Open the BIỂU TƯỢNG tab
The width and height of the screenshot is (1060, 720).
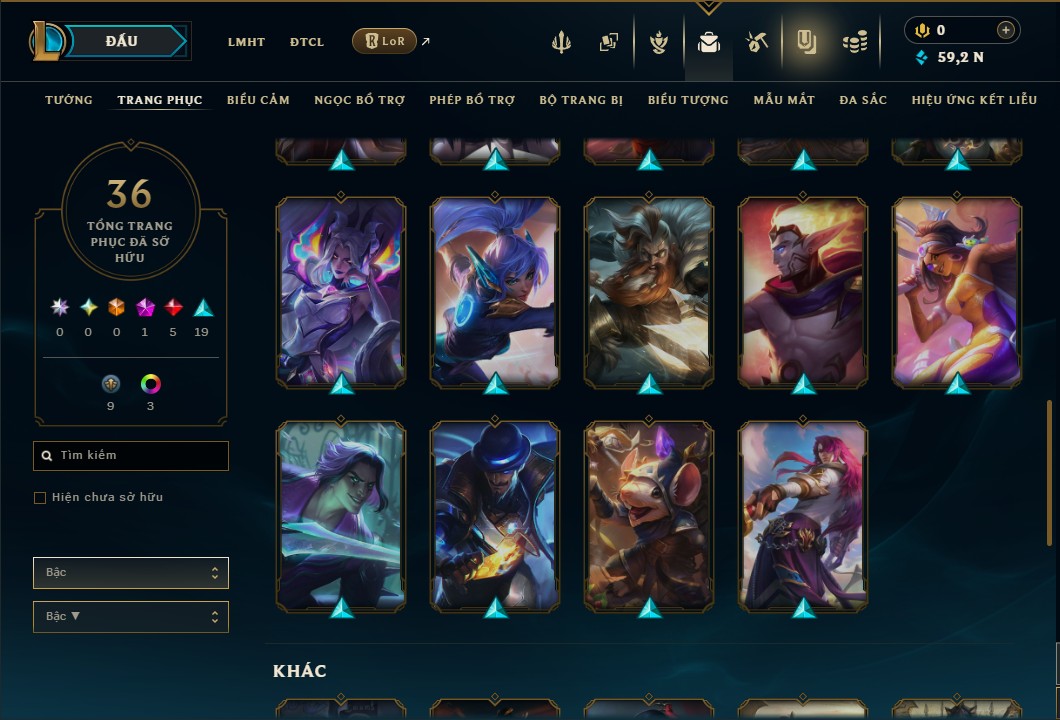pyautogui.click(x=688, y=100)
